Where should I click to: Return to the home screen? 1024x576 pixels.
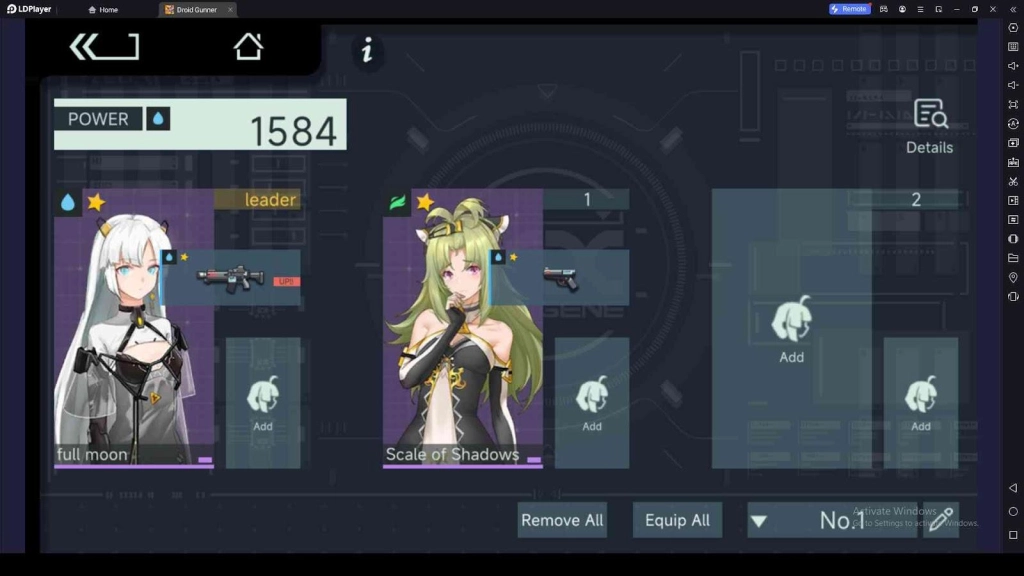click(248, 47)
